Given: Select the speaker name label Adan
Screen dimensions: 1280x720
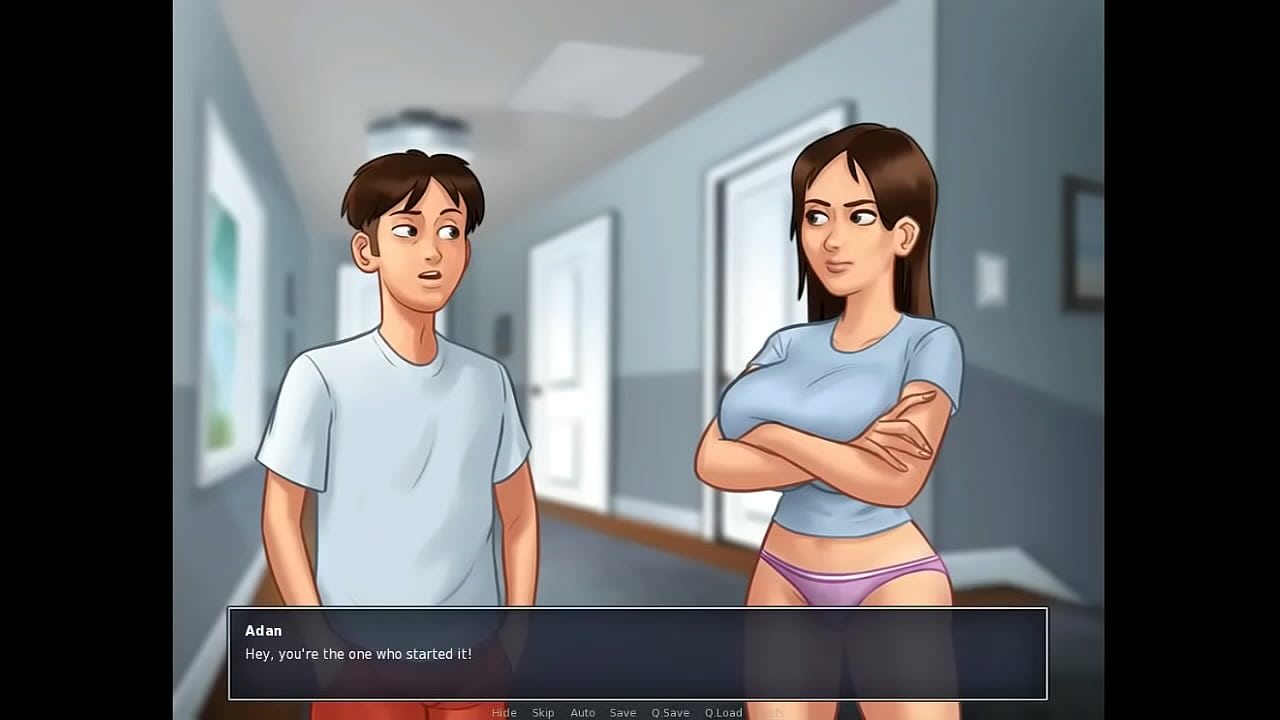Looking at the screenshot, I should 264,630.
